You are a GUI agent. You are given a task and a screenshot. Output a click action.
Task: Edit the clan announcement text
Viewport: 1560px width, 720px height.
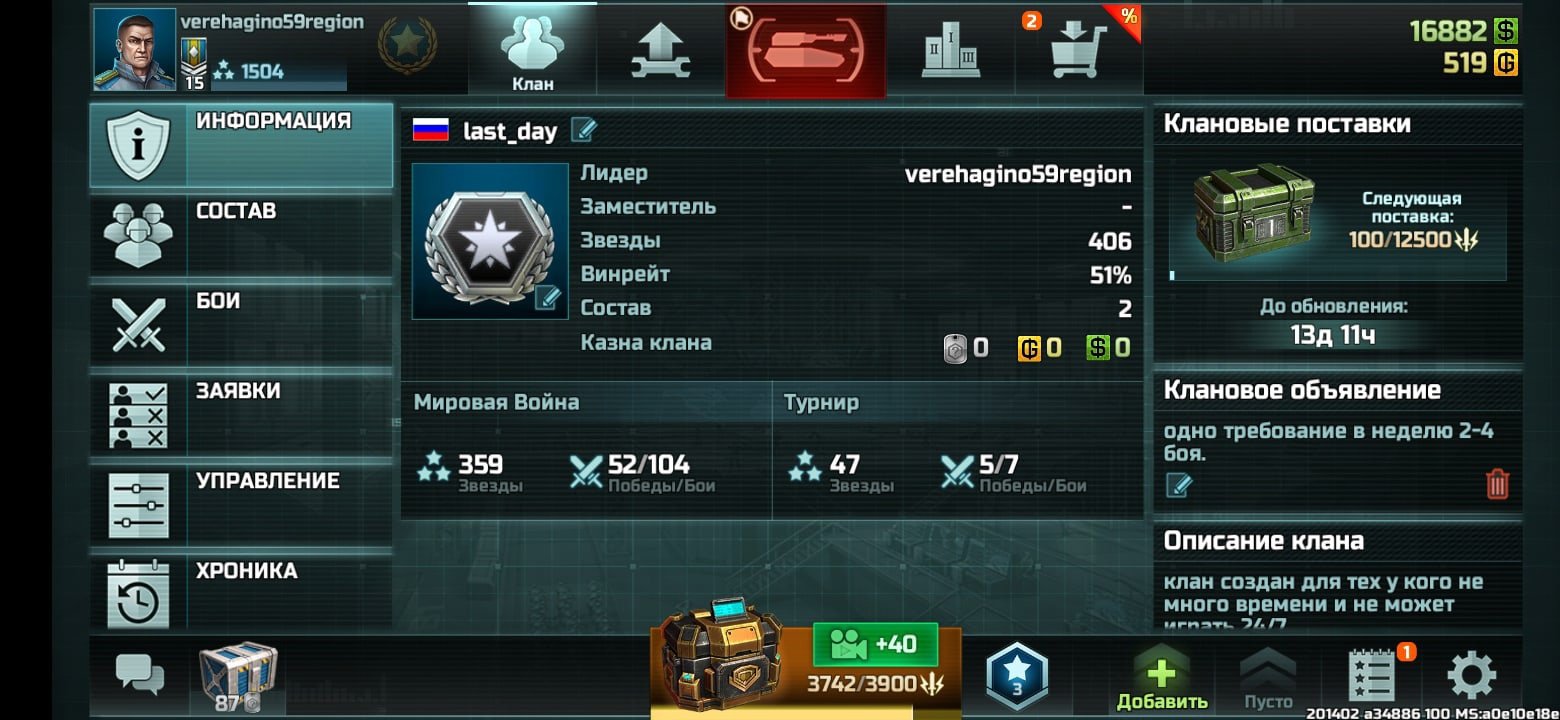pyautogui.click(x=1179, y=486)
